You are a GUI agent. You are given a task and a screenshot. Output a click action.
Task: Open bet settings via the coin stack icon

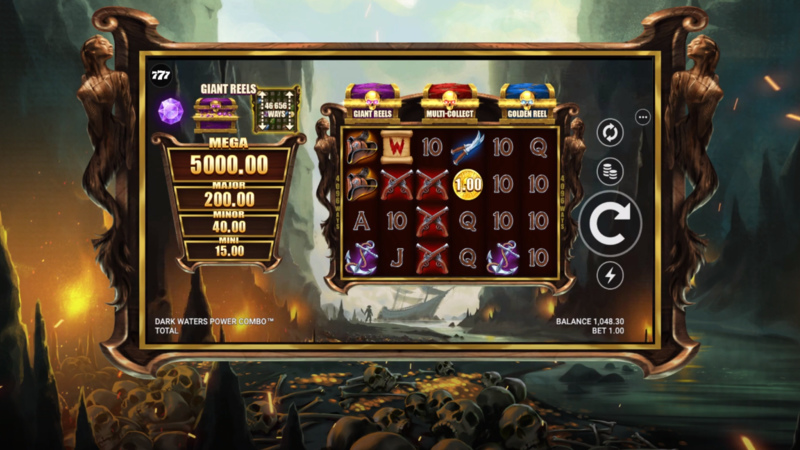click(610, 172)
